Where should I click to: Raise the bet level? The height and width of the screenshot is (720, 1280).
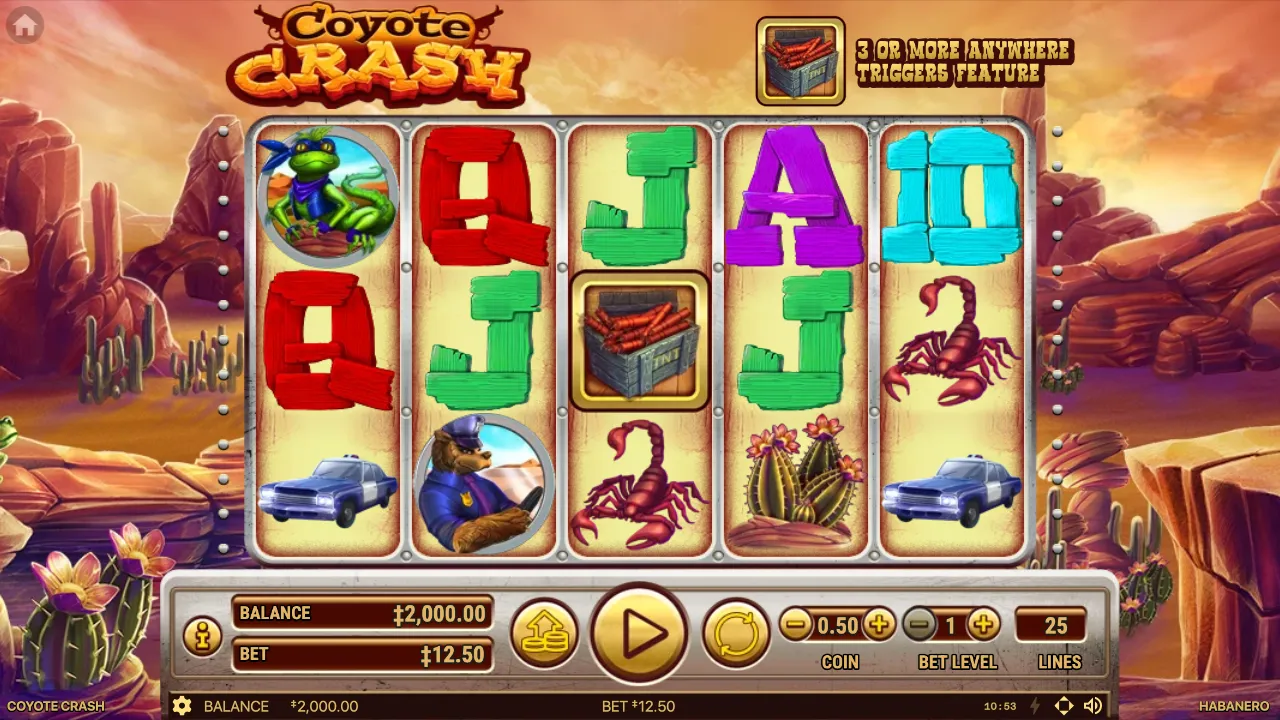tap(984, 626)
